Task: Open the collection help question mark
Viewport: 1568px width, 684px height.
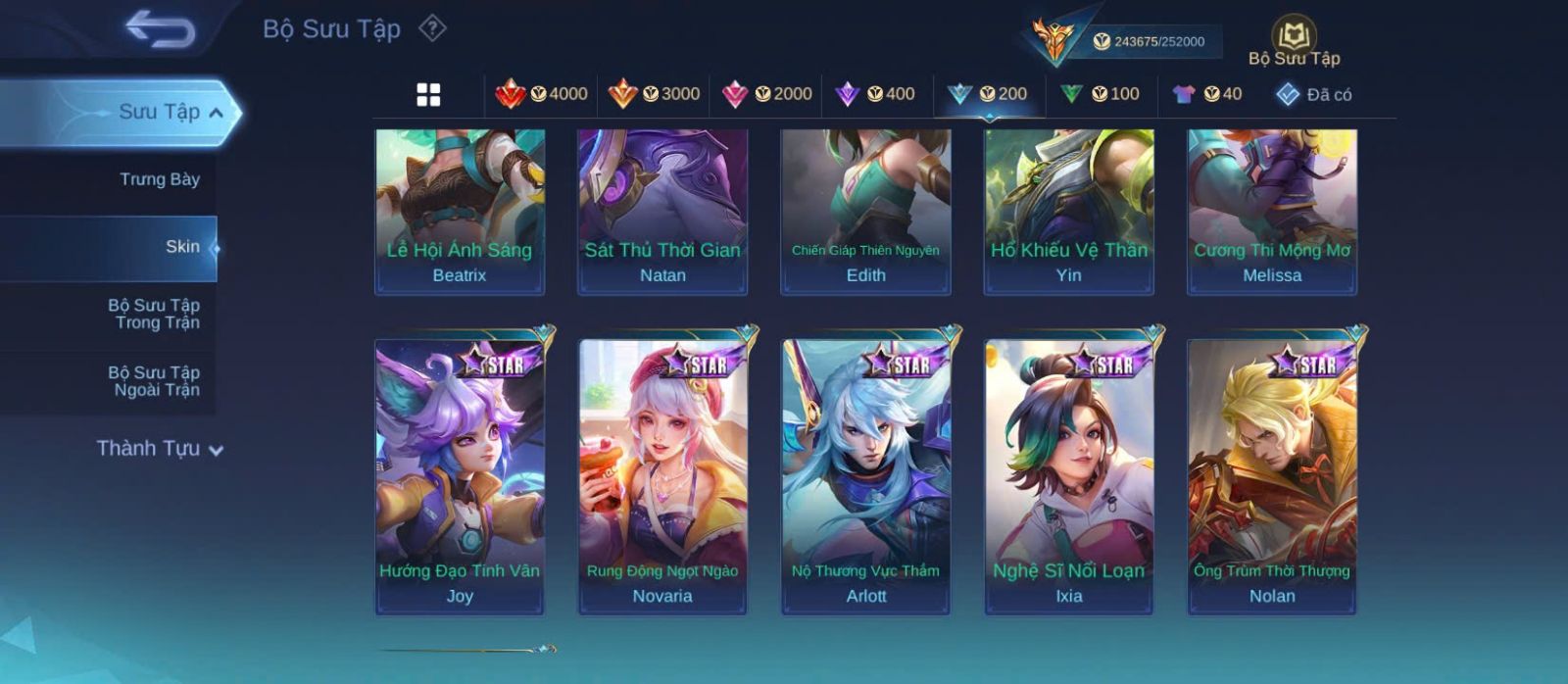Action: tap(432, 28)
